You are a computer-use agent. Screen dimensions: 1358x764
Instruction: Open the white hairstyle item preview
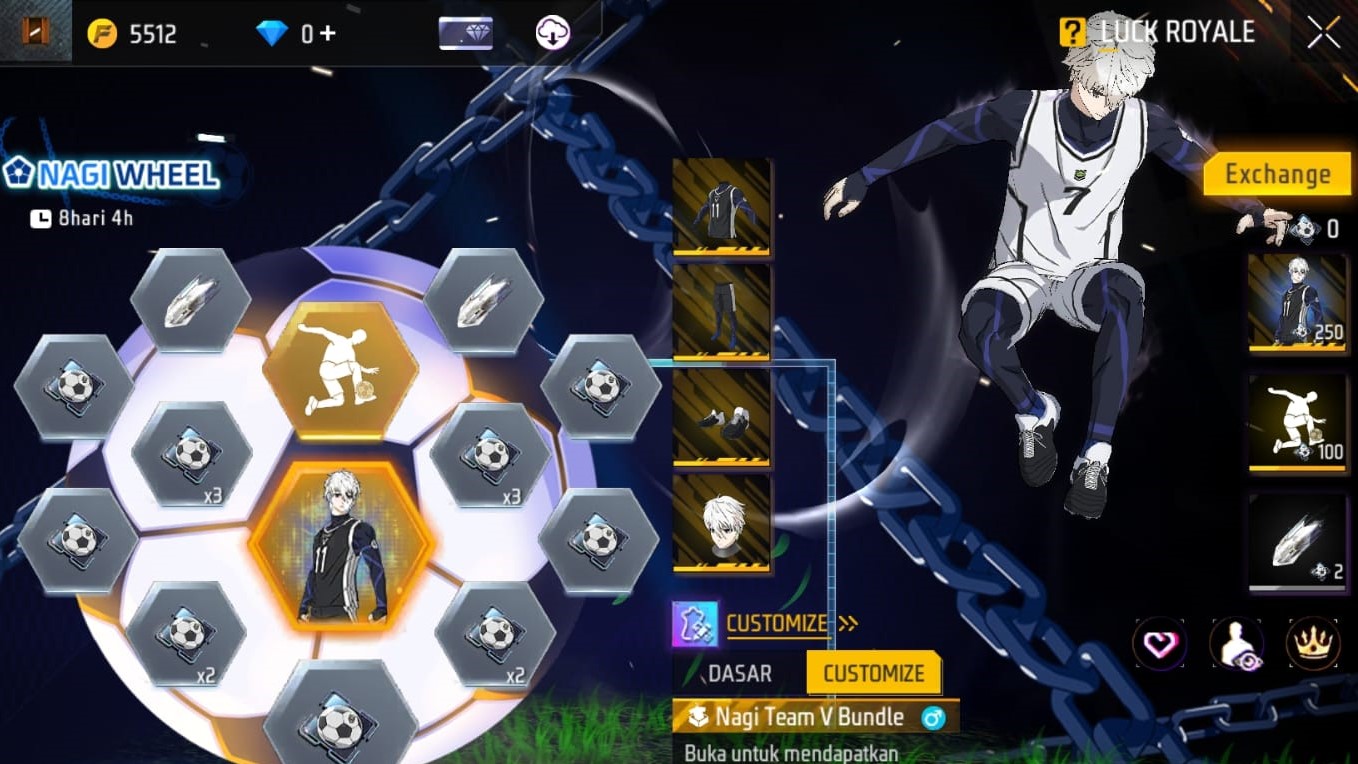click(x=722, y=520)
